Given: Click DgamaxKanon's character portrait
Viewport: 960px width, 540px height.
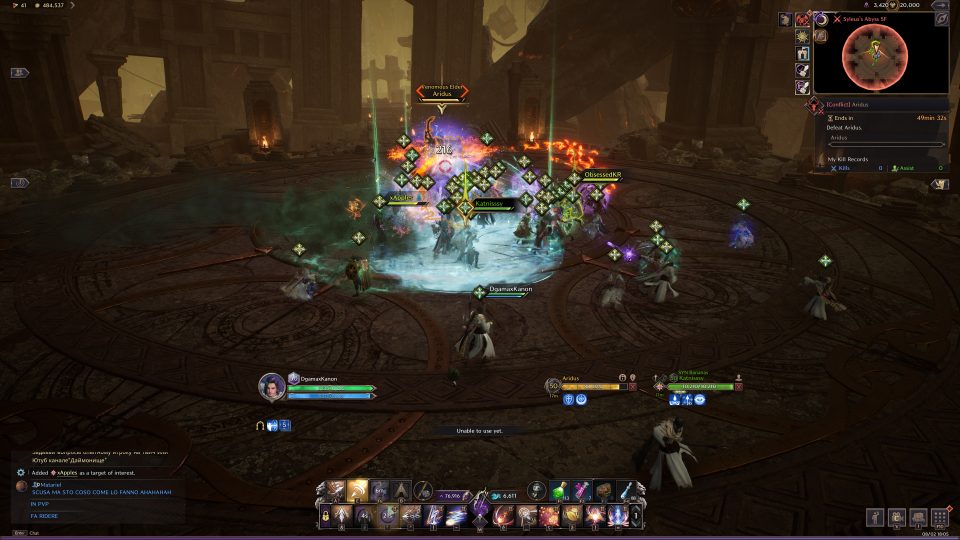Looking at the screenshot, I should point(271,386).
